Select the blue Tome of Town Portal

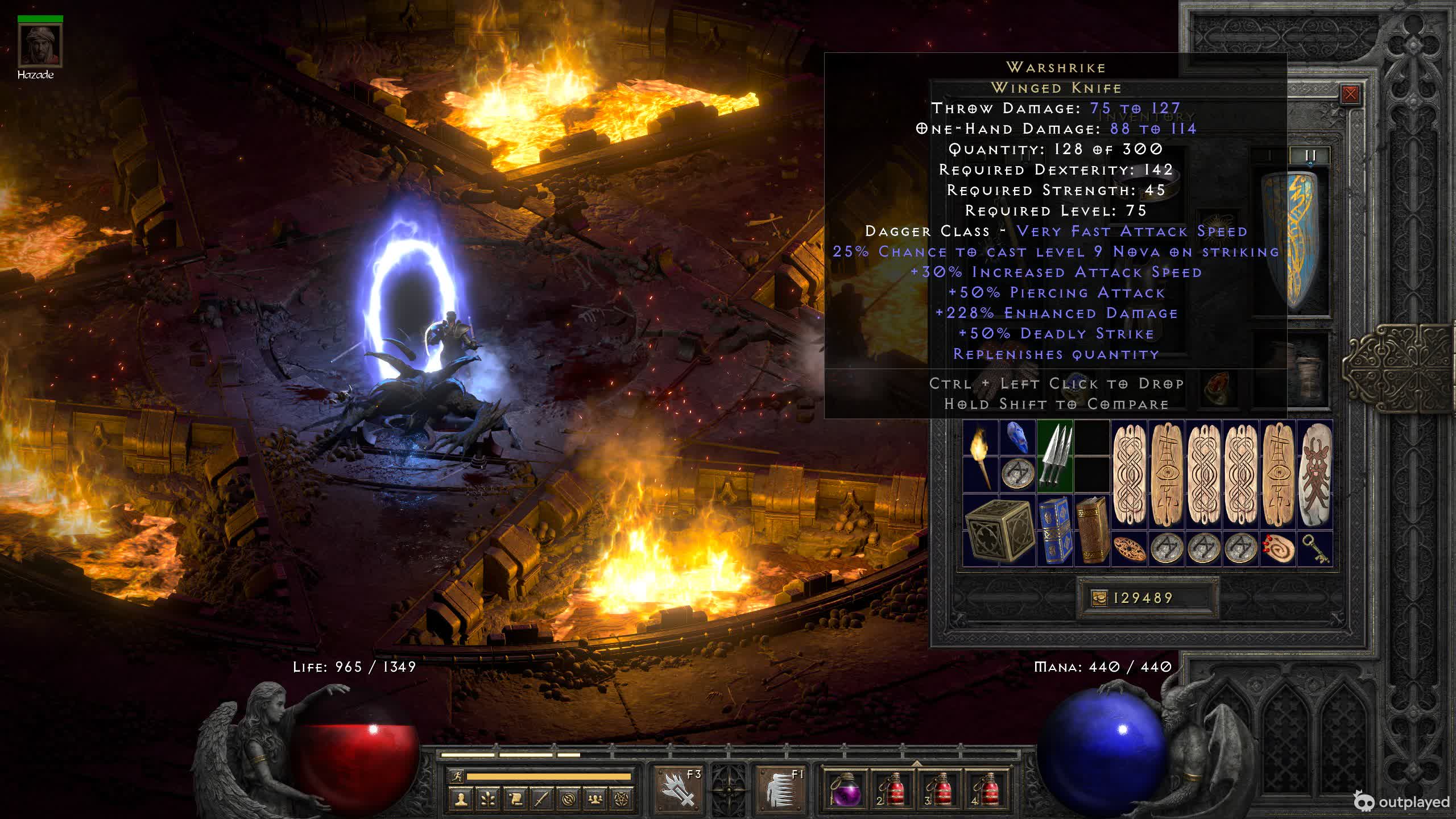point(1054,530)
